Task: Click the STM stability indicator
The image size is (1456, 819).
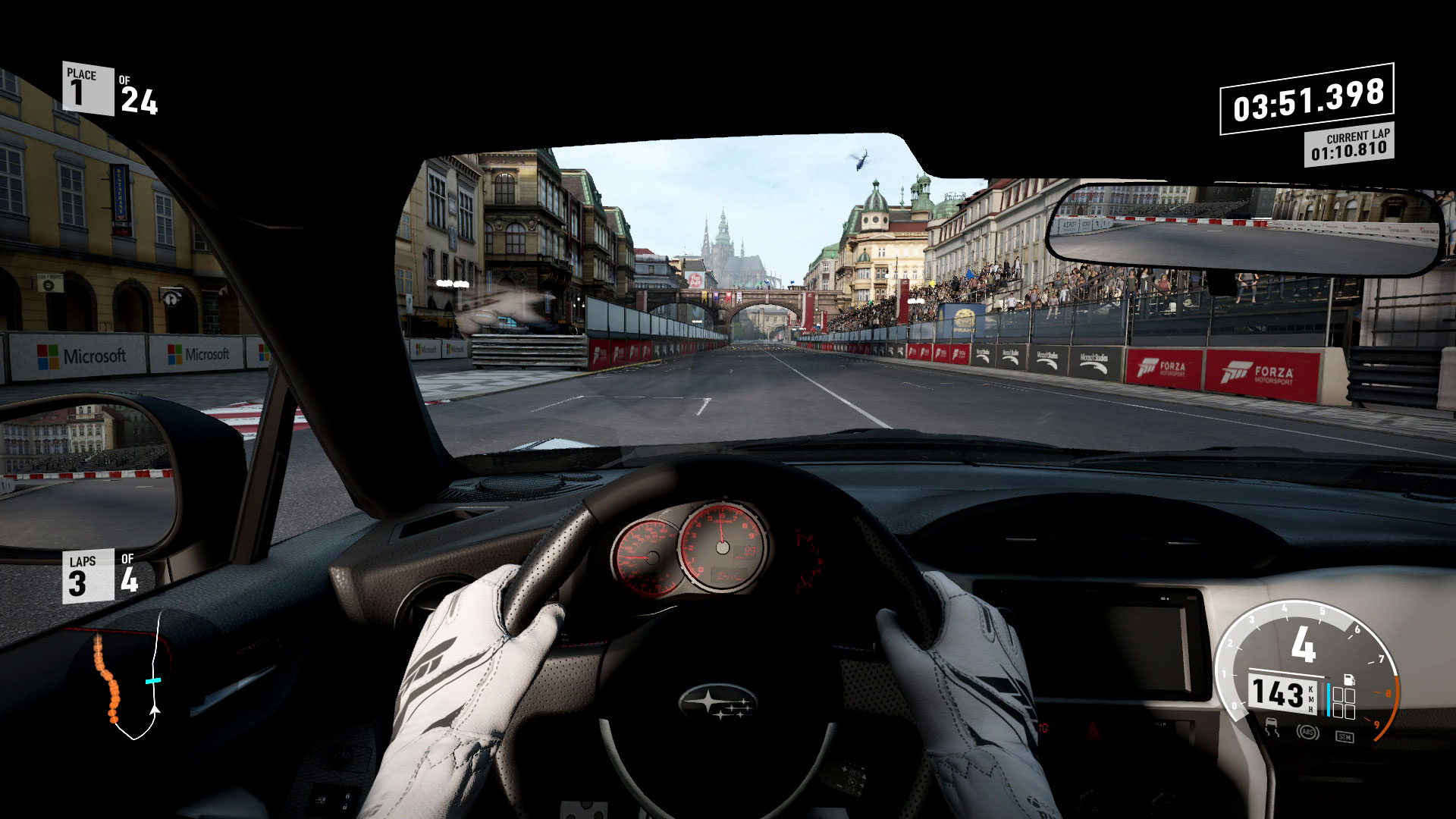Action: [x=1344, y=736]
